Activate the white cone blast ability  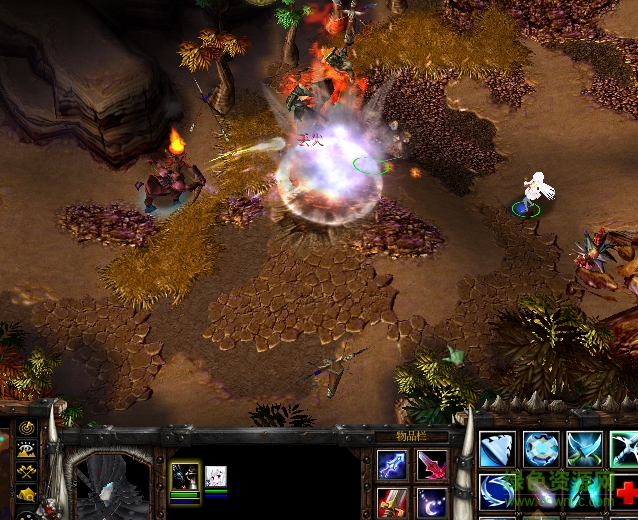[x=497, y=449]
